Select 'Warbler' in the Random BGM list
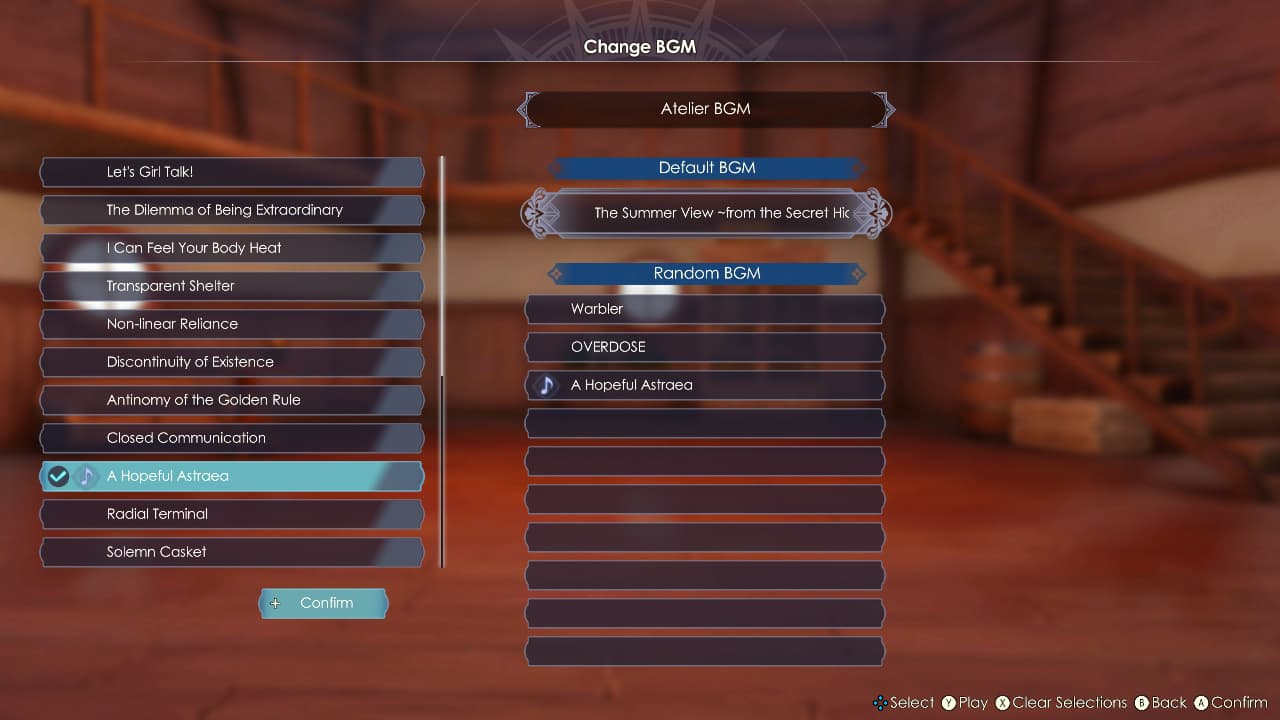This screenshot has height=720, width=1280. [704, 309]
